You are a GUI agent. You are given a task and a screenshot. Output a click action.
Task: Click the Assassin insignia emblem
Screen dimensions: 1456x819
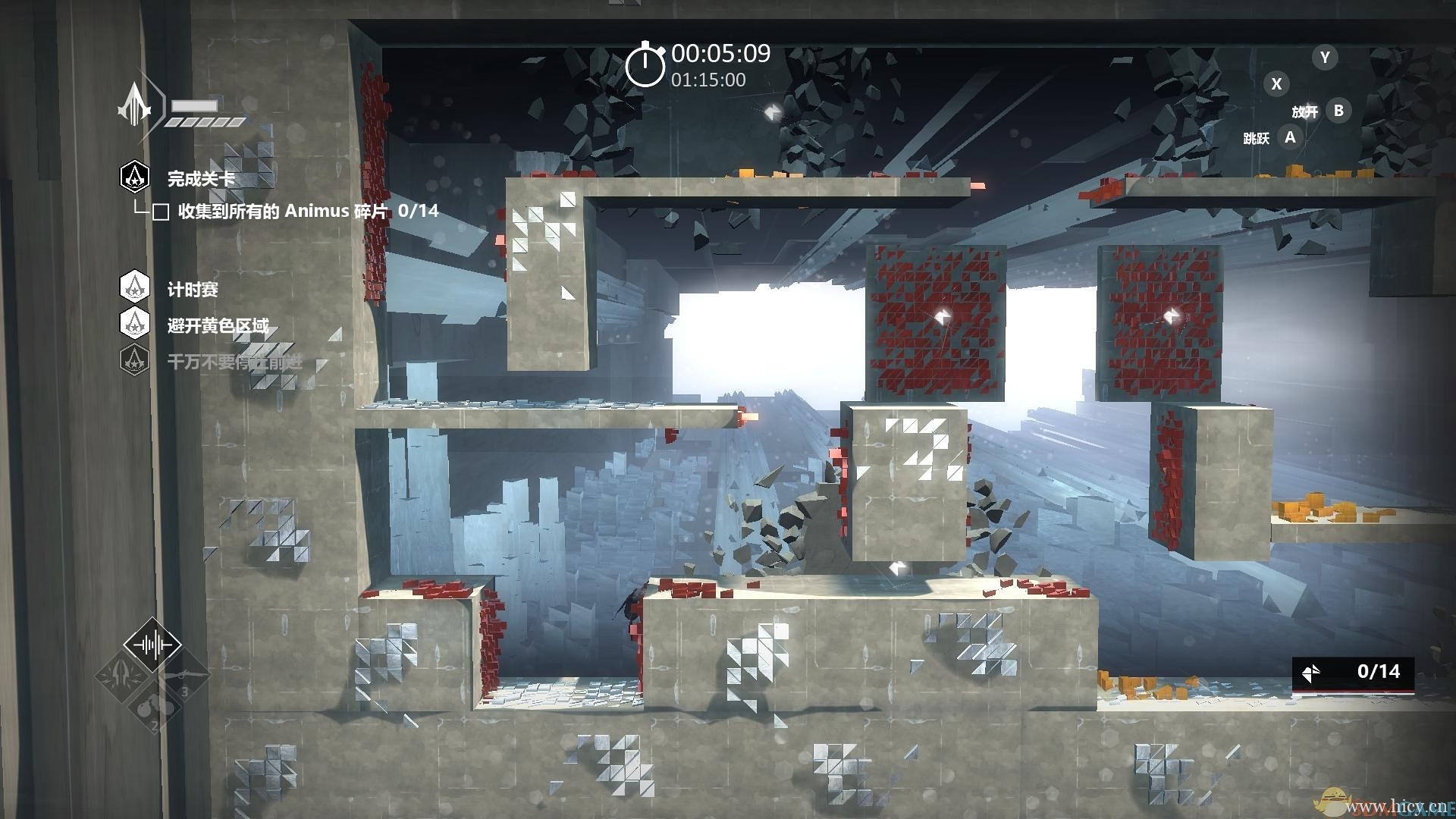click(x=136, y=105)
